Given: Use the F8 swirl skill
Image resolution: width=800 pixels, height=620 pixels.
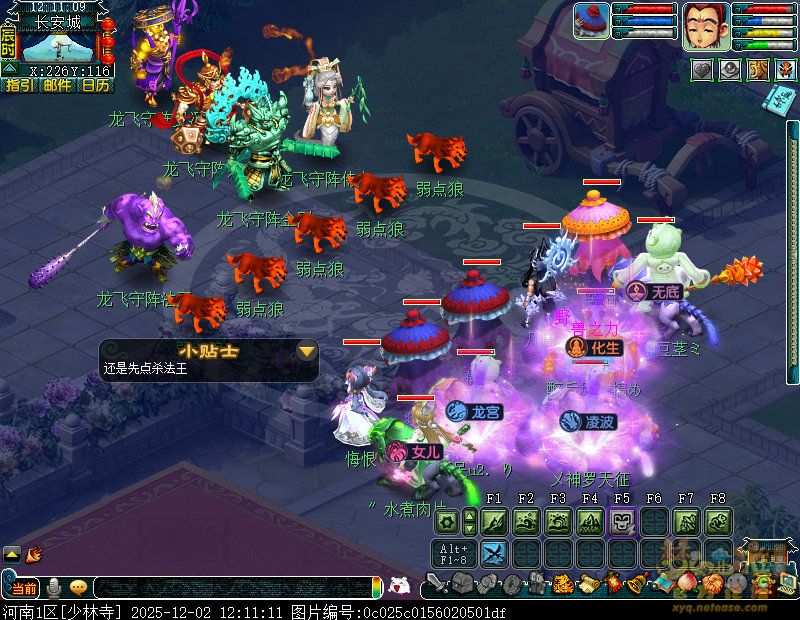Looking at the screenshot, I should [x=718, y=521].
